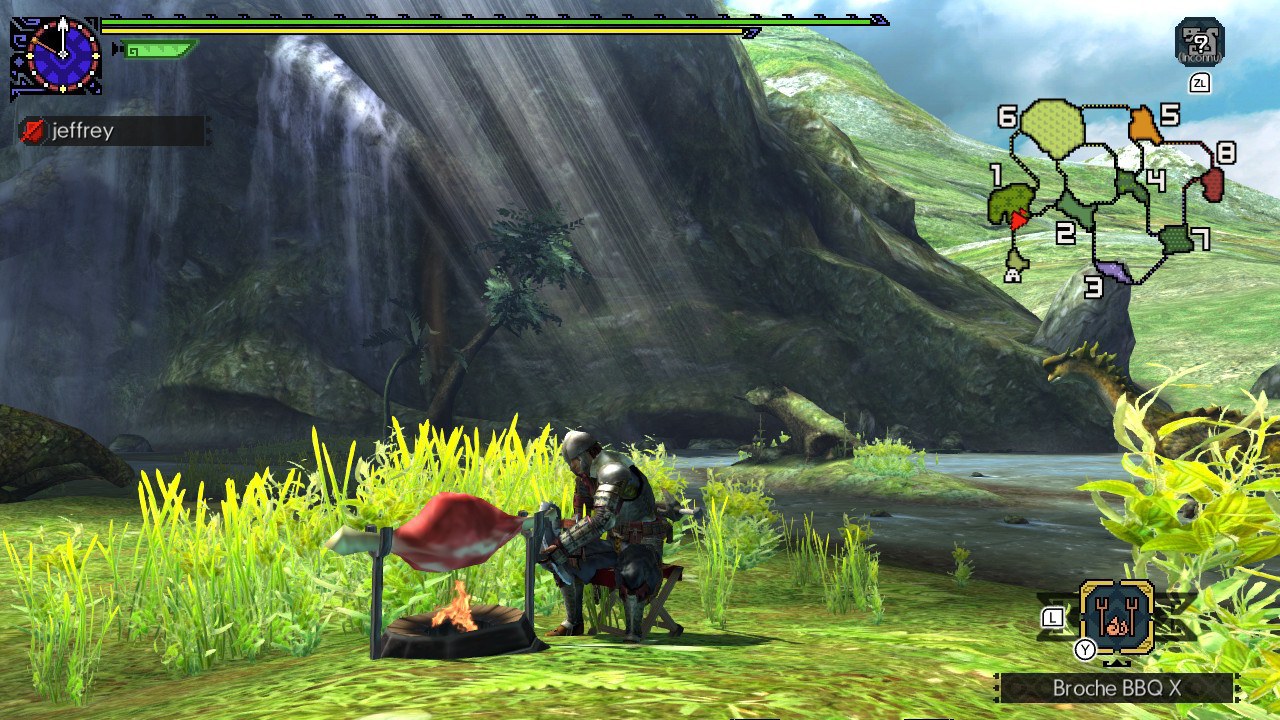Choose orange area 5 on the minimap
The height and width of the screenshot is (720, 1280).
click(x=1145, y=127)
